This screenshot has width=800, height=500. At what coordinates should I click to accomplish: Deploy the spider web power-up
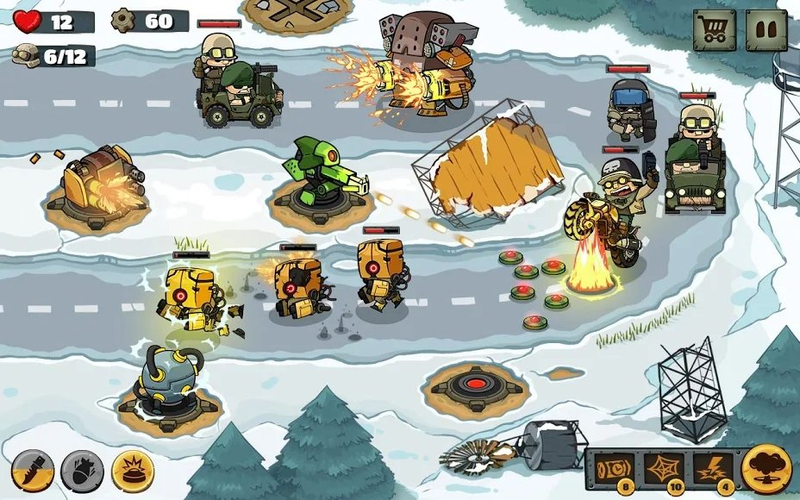click(x=663, y=469)
